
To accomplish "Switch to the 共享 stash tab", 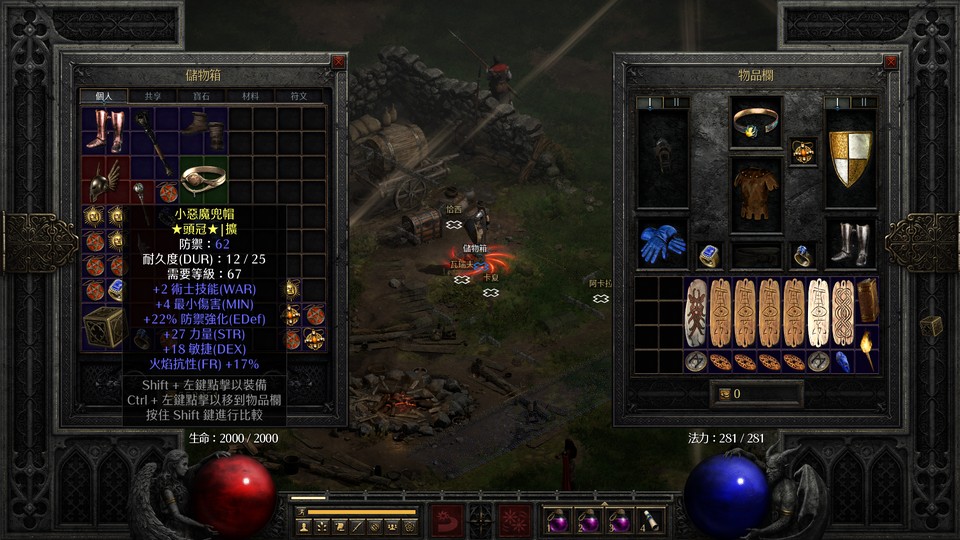I will click(153, 96).
